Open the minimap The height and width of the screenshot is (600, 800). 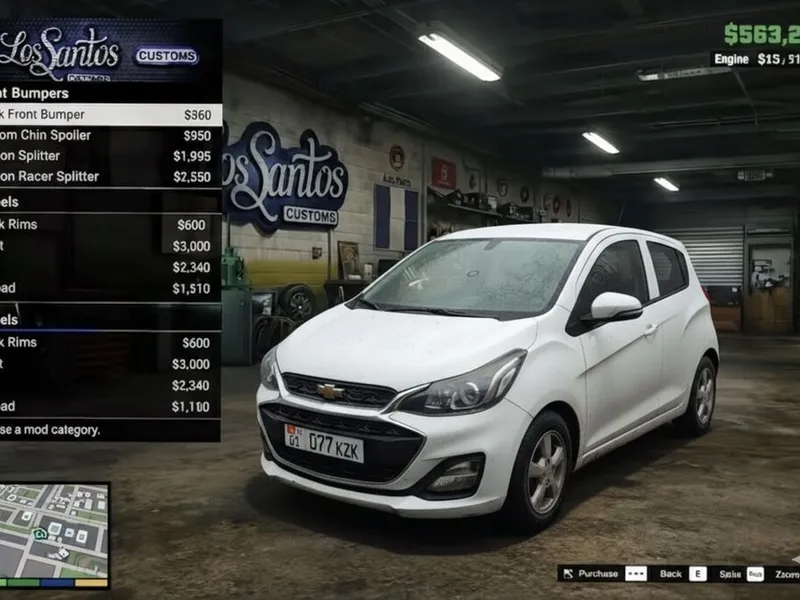click(54, 535)
